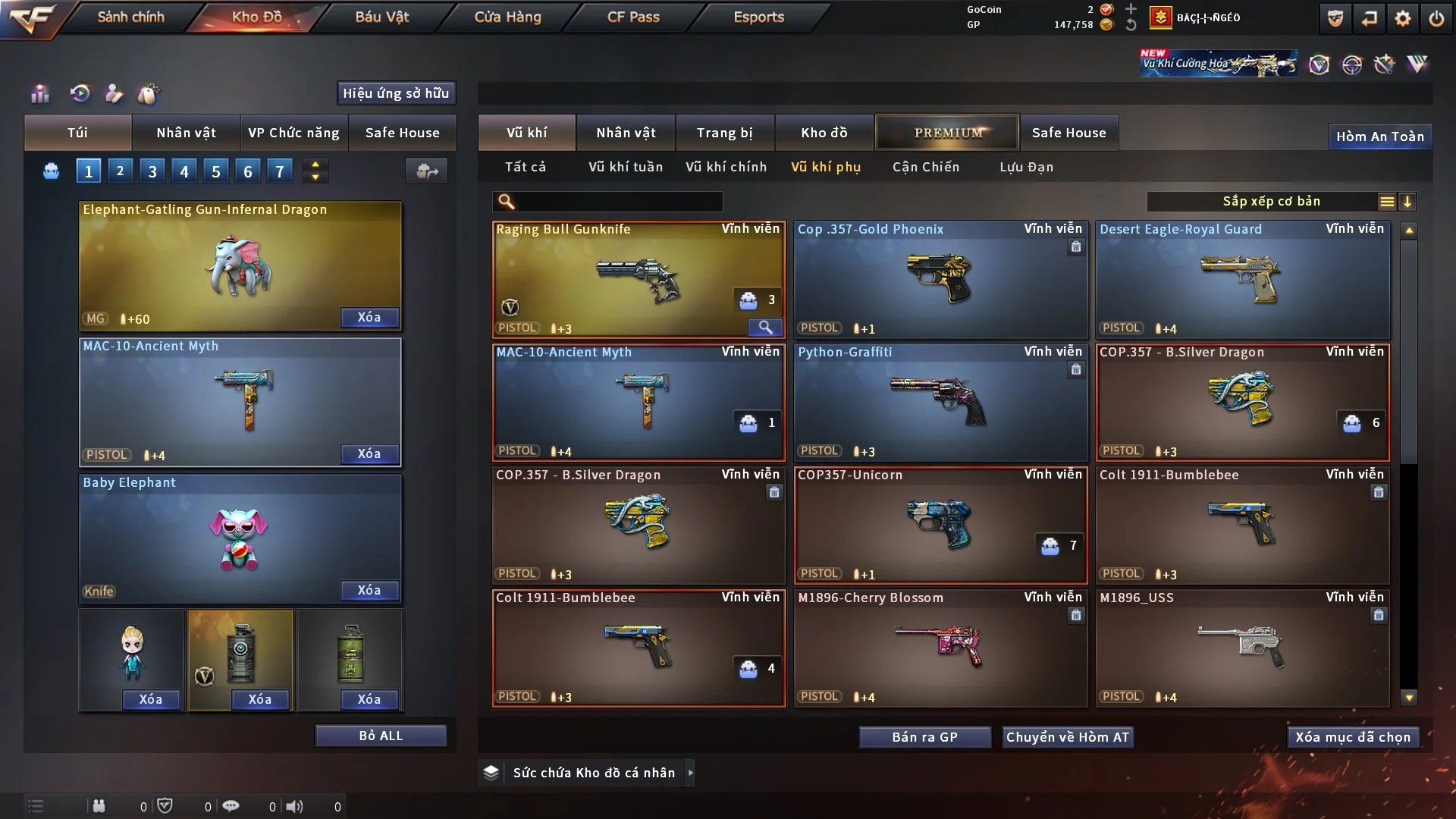Click Chuyển về Hòm AT button
This screenshot has width=1456, height=819.
point(1067,737)
